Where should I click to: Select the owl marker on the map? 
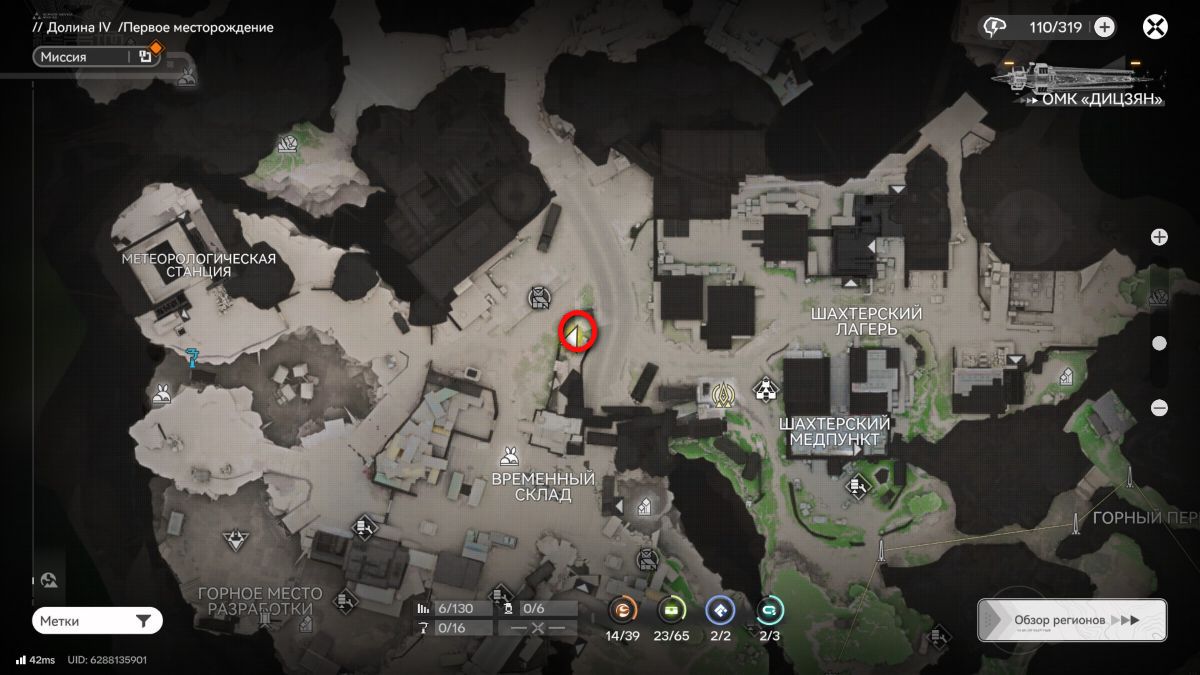click(540, 297)
